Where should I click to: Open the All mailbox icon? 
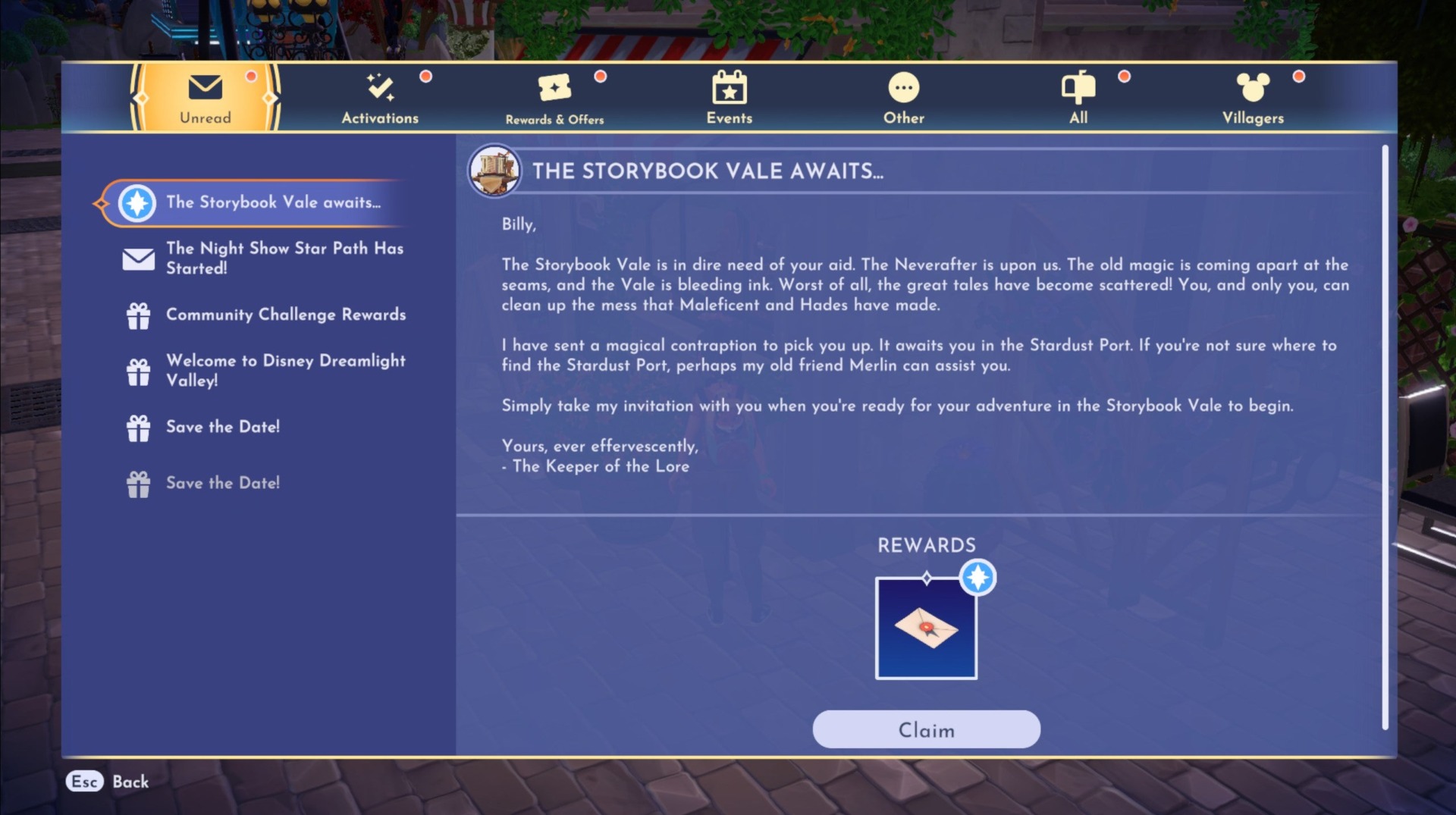click(1078, 88)
